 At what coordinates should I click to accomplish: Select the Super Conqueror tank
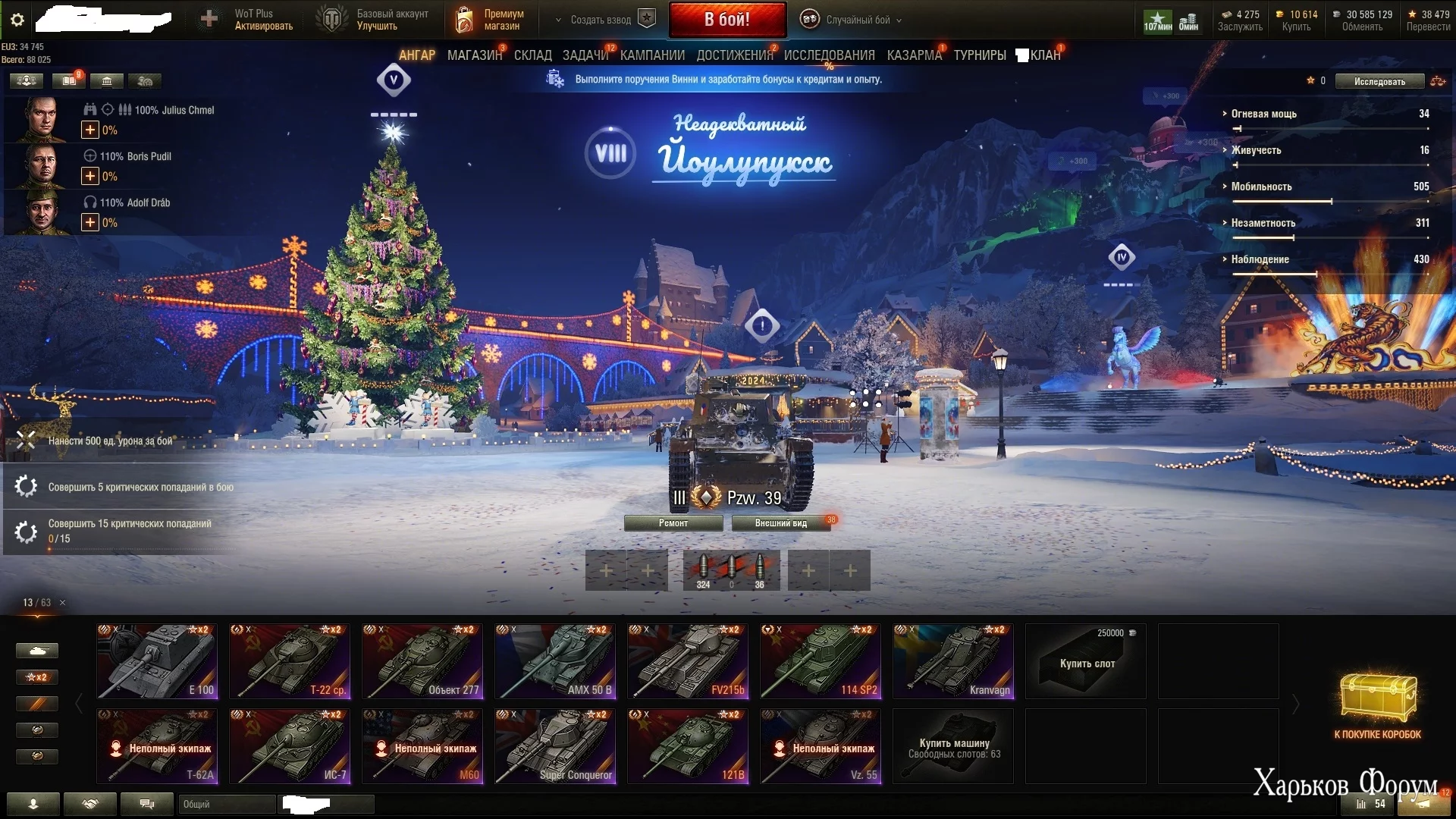click(555, 746)
